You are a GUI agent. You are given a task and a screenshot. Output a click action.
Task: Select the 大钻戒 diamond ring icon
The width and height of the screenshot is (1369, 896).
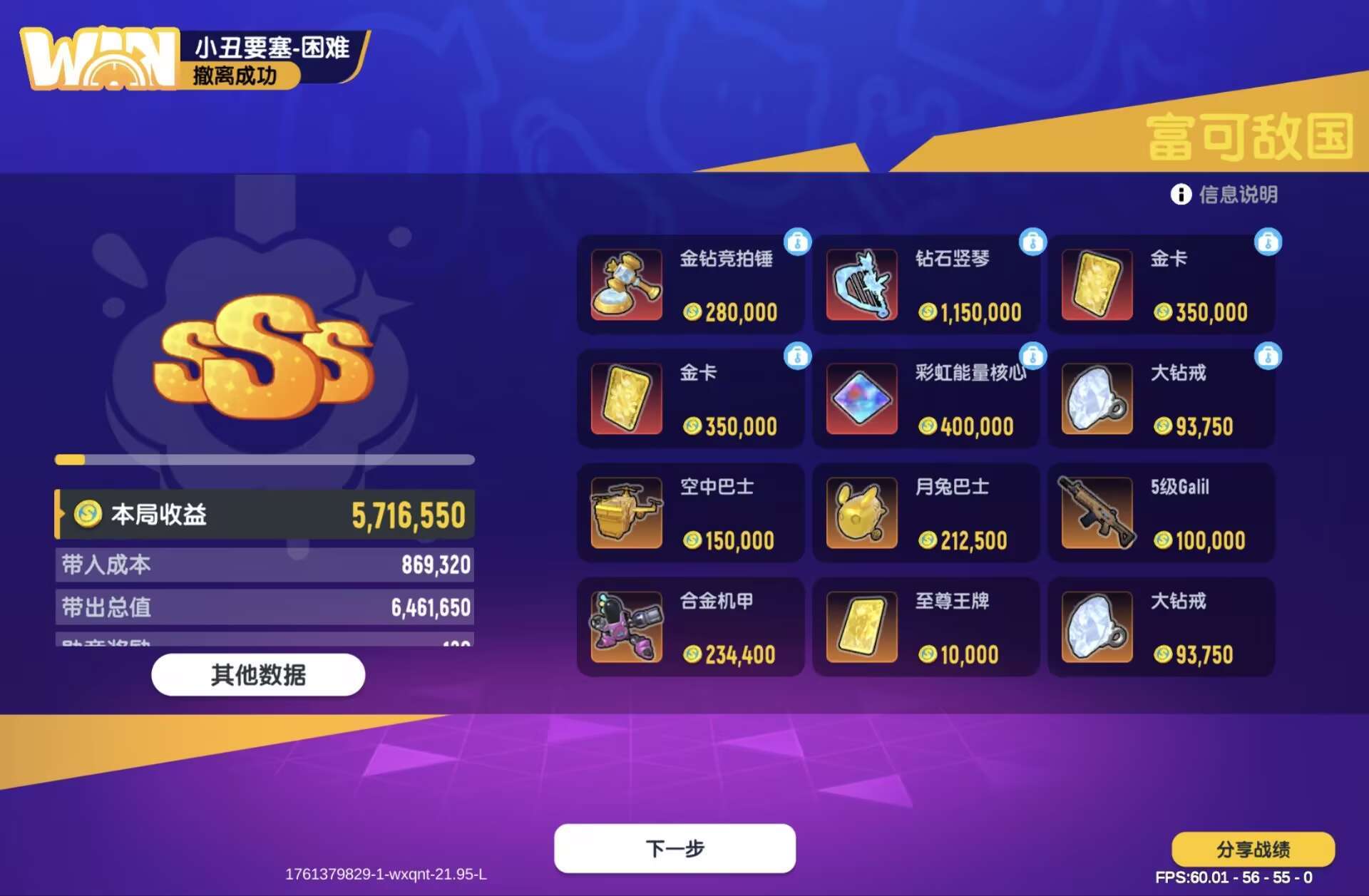1097,399
